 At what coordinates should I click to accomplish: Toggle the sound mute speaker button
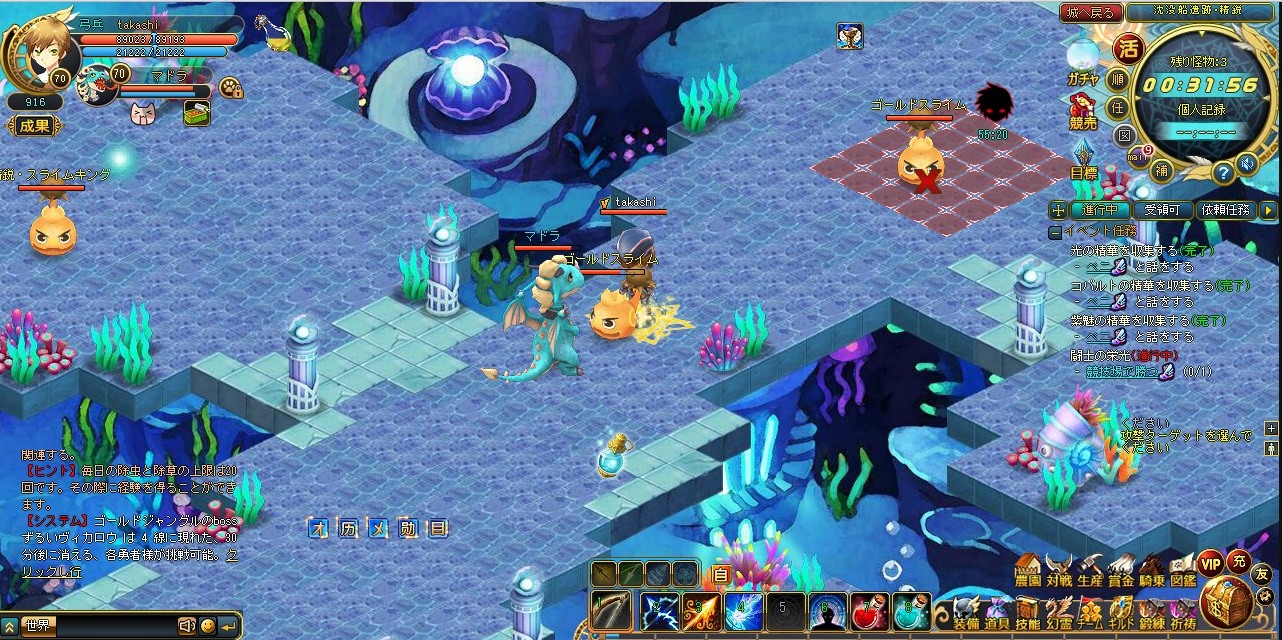[x=1246, y=163]
